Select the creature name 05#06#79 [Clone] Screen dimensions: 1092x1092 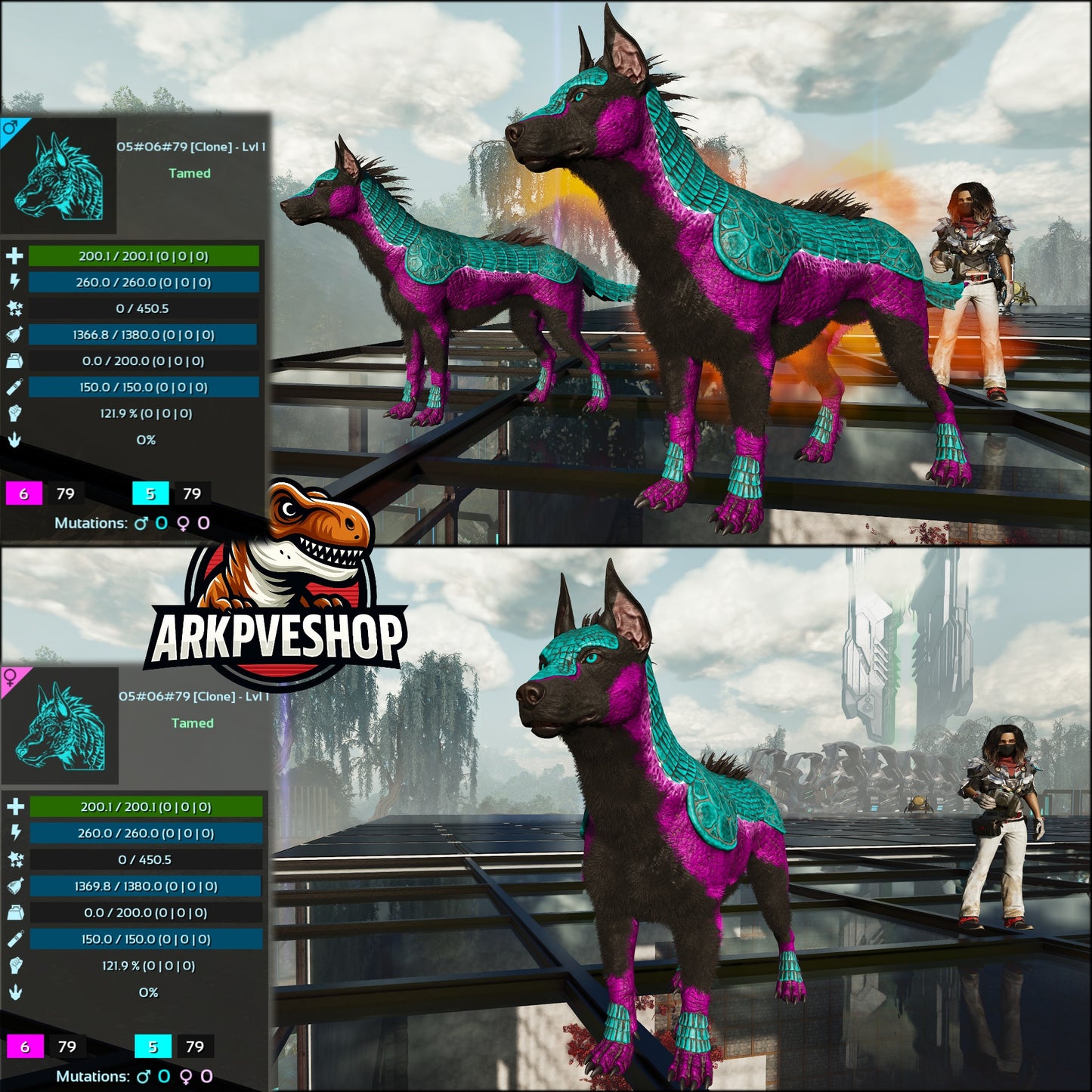tap(189, 149)
